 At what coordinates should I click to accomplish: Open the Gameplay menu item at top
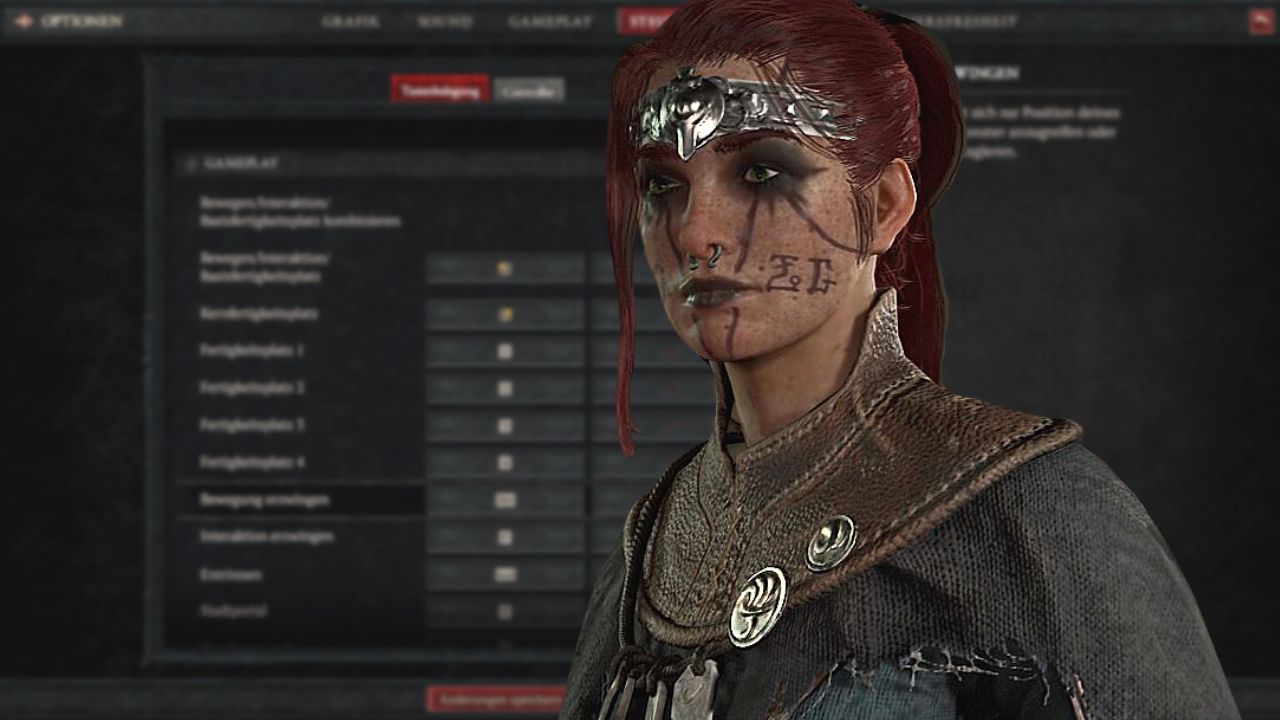pos(549,19)
